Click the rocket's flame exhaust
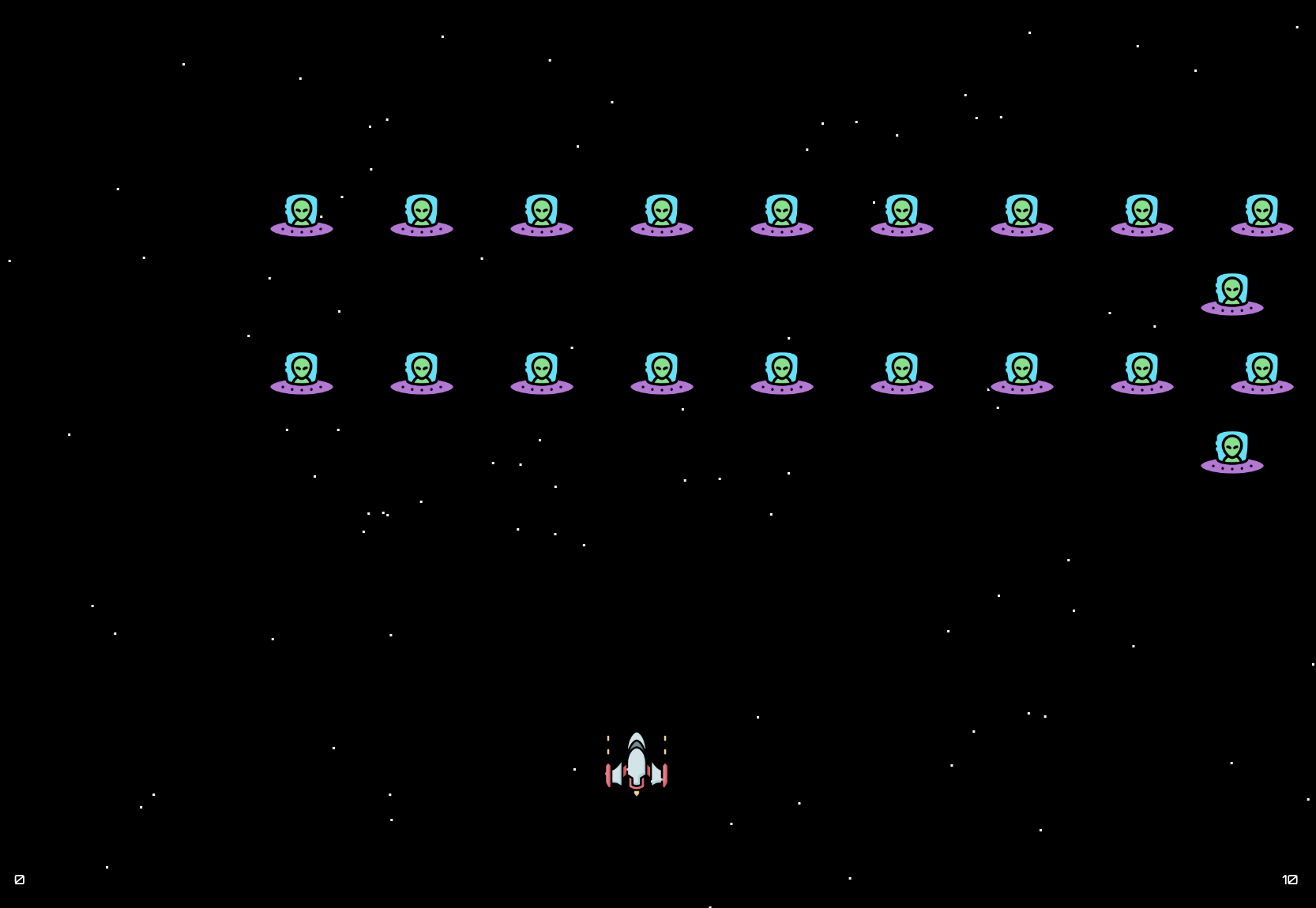 (637, 792)
